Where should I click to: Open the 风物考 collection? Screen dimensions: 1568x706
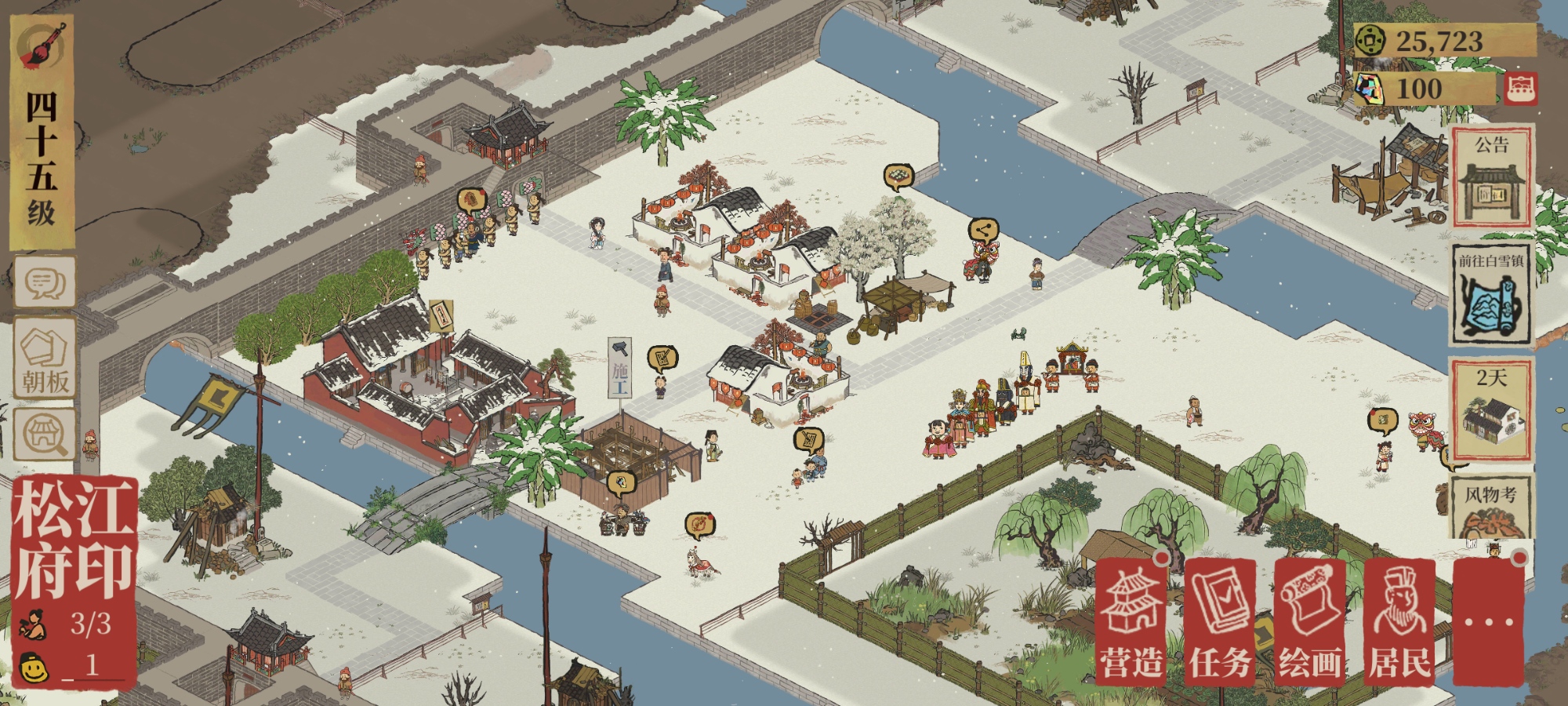point(1491,508)
